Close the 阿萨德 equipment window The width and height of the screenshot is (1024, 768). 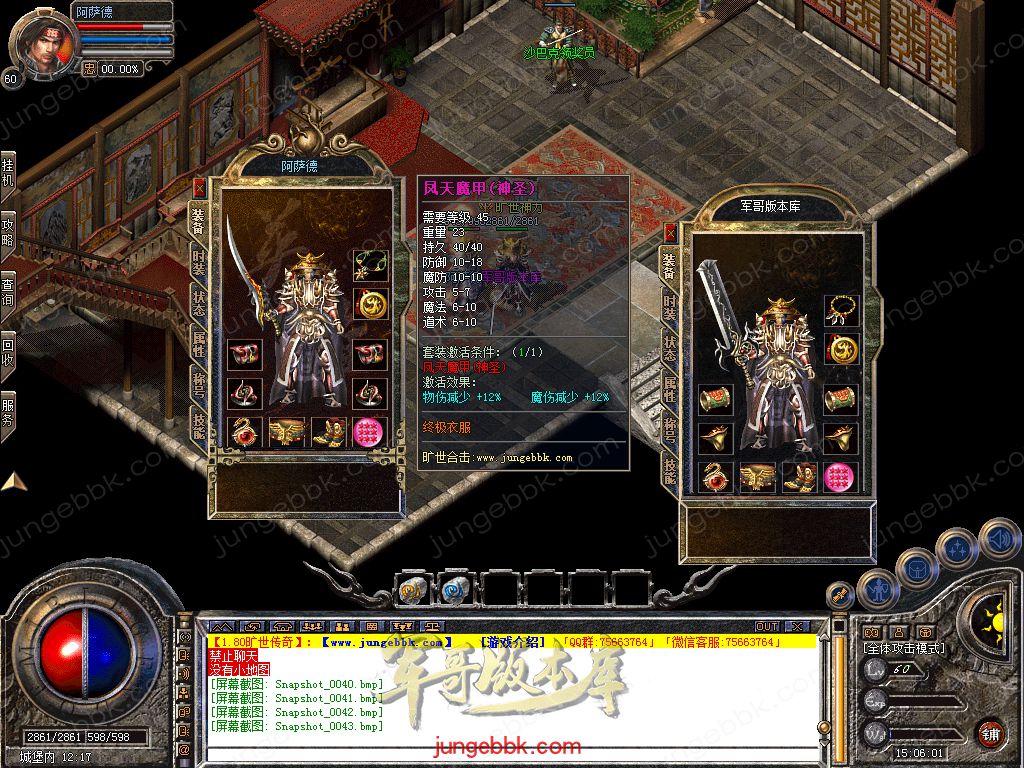(x=199, y=187)
